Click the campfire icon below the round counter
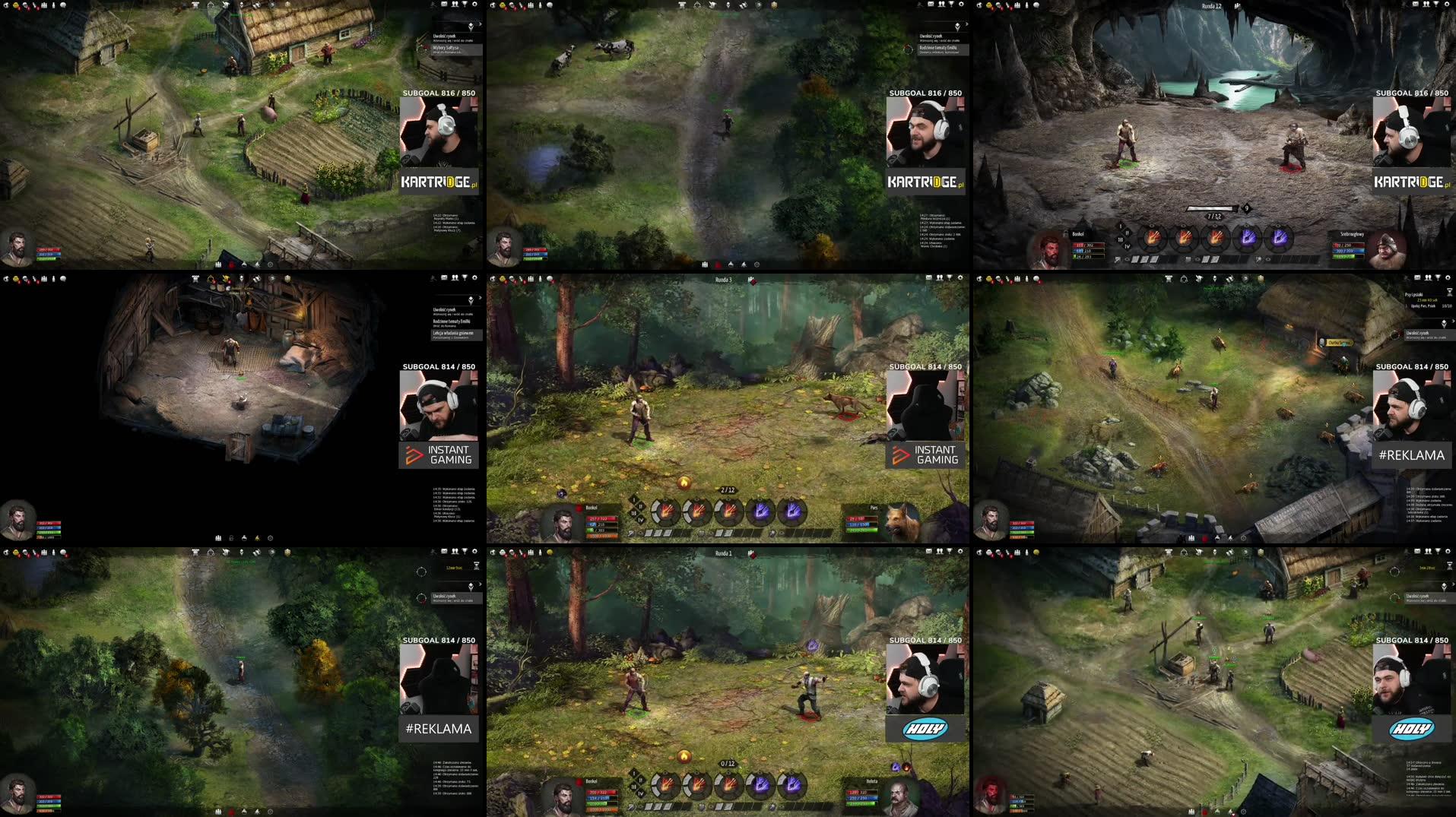Viewport: 1456px width, 817px height. 684,482
